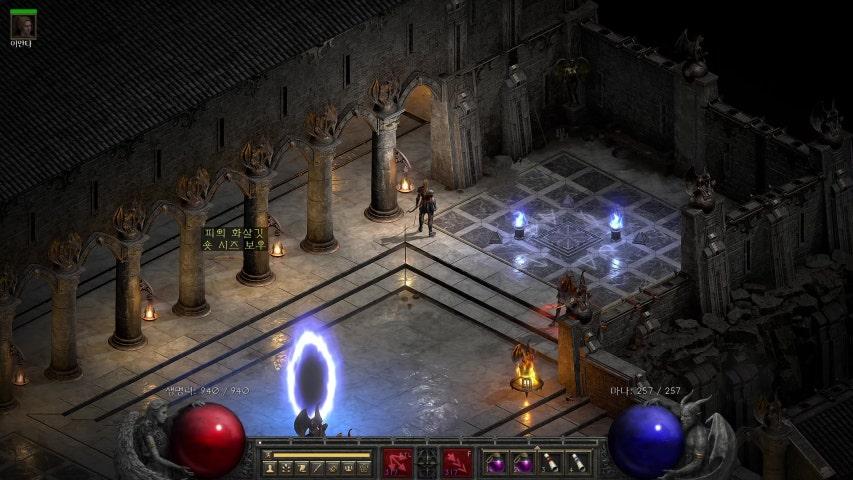Image resolution: width=853 pixels, height=480 pixels.
Task: Use the purple potion in belt slot 1
Action: [x=495, y=462]
